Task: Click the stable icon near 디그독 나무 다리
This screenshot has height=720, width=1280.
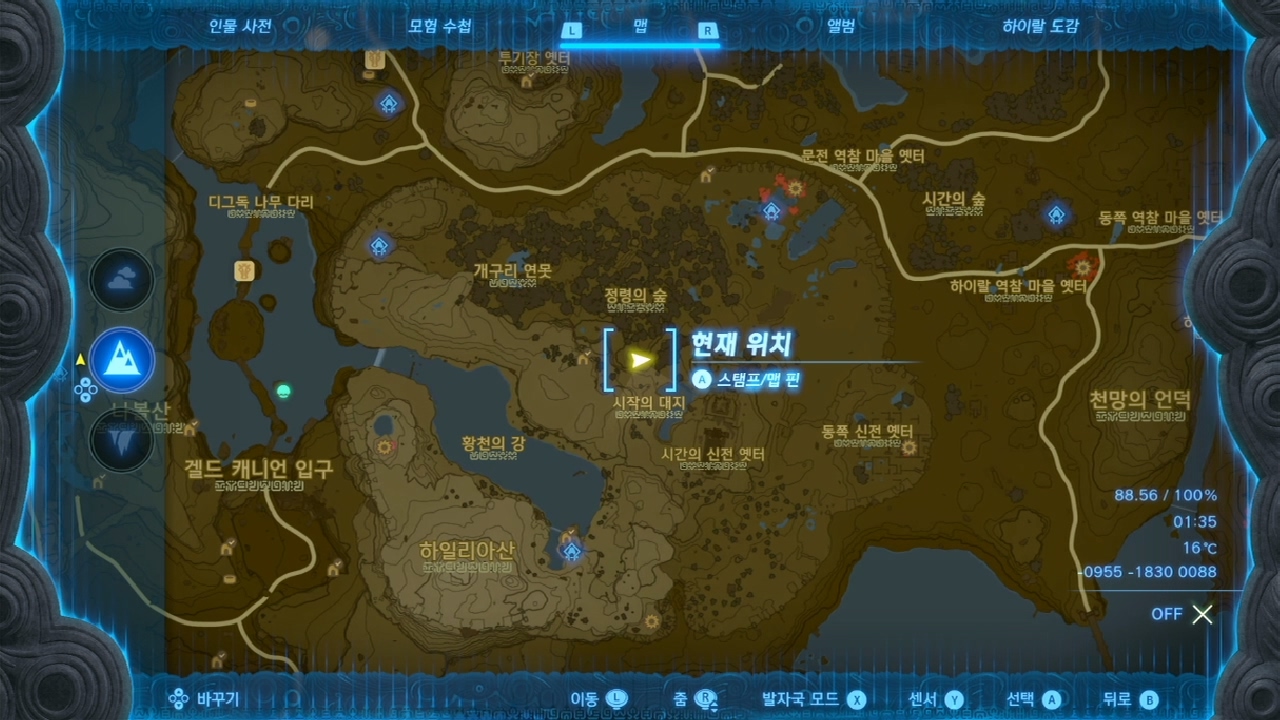Action: [x=245, y=270]
